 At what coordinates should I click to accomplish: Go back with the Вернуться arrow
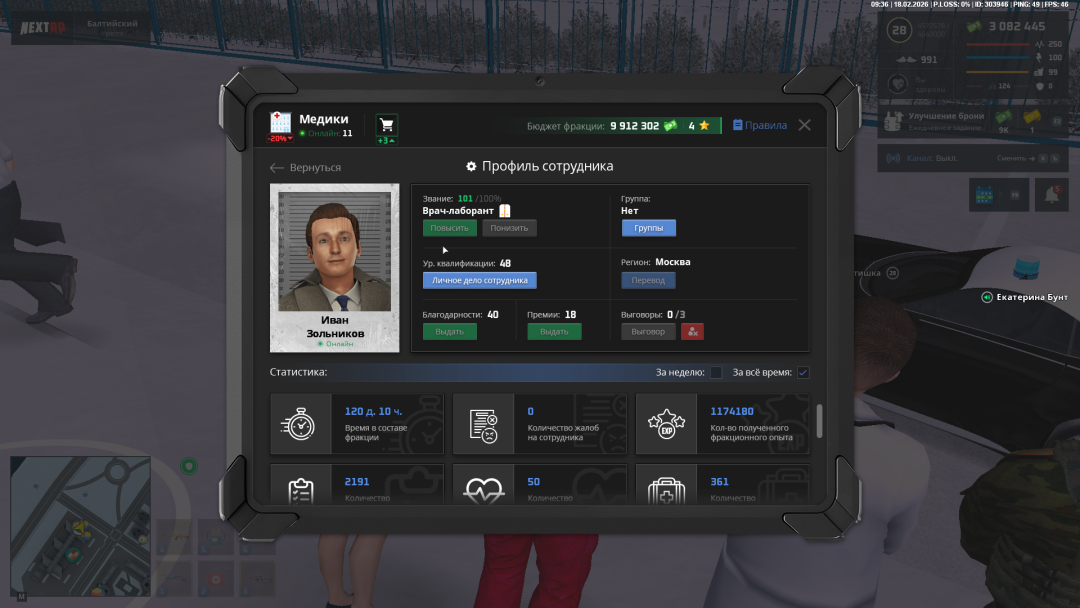306,168
